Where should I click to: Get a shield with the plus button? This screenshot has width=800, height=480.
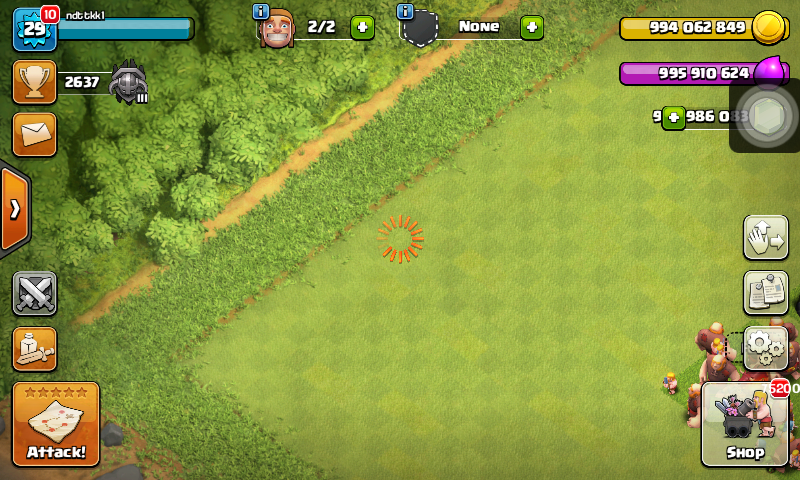pos(532,27)
